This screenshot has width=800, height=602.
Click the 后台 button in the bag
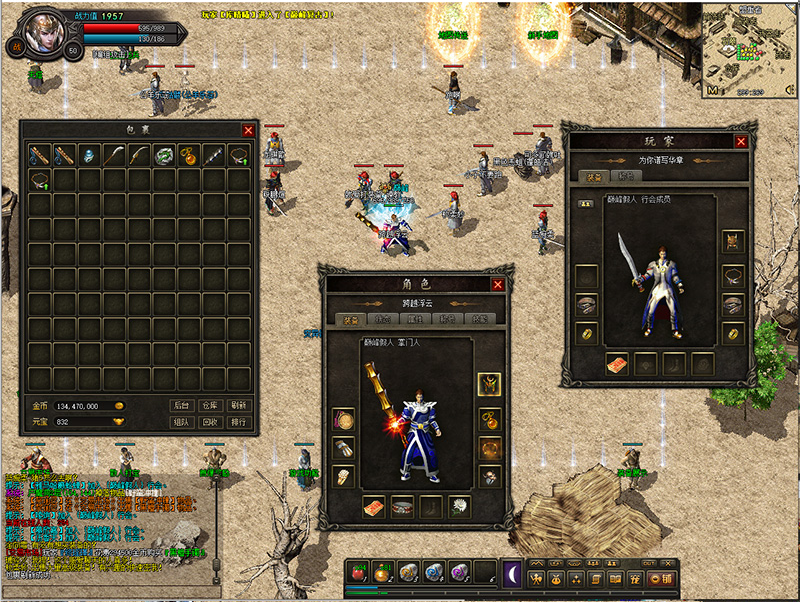coord(181,405)
